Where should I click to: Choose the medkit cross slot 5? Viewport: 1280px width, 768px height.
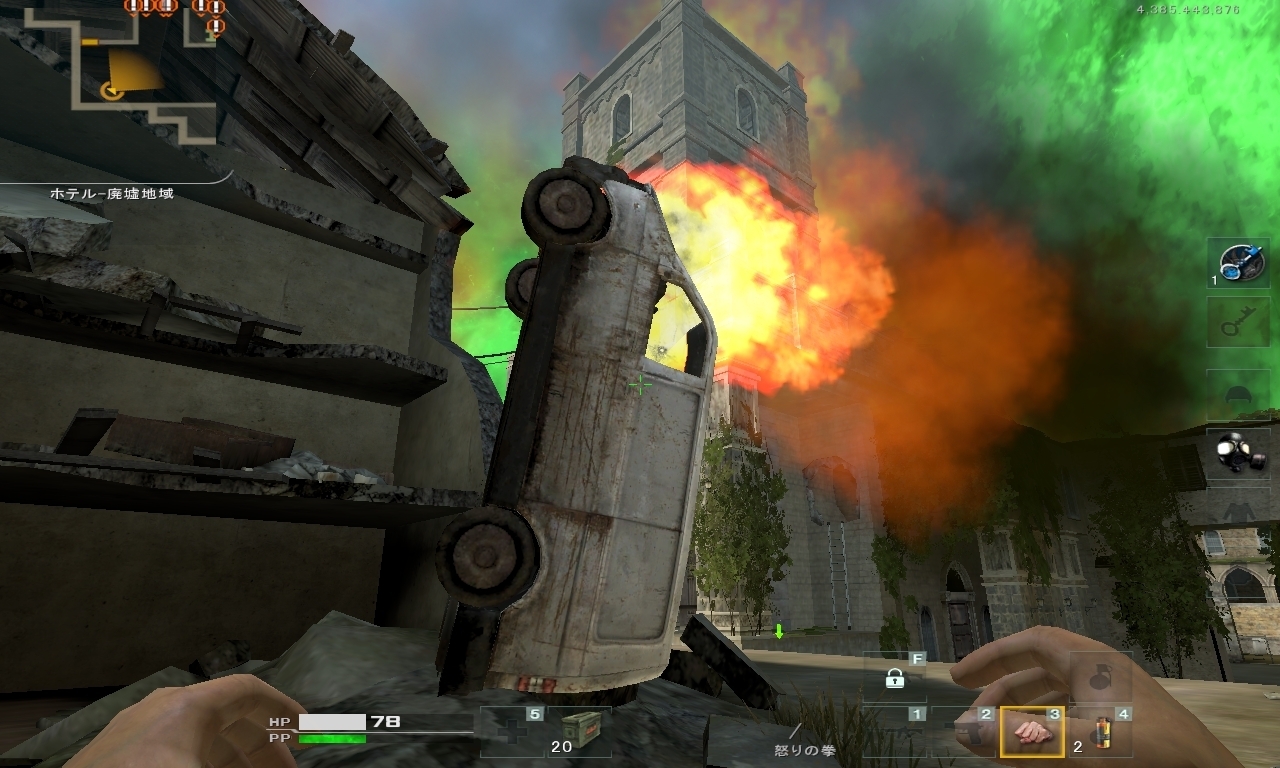pyautogui.click(x=512, y=731)
